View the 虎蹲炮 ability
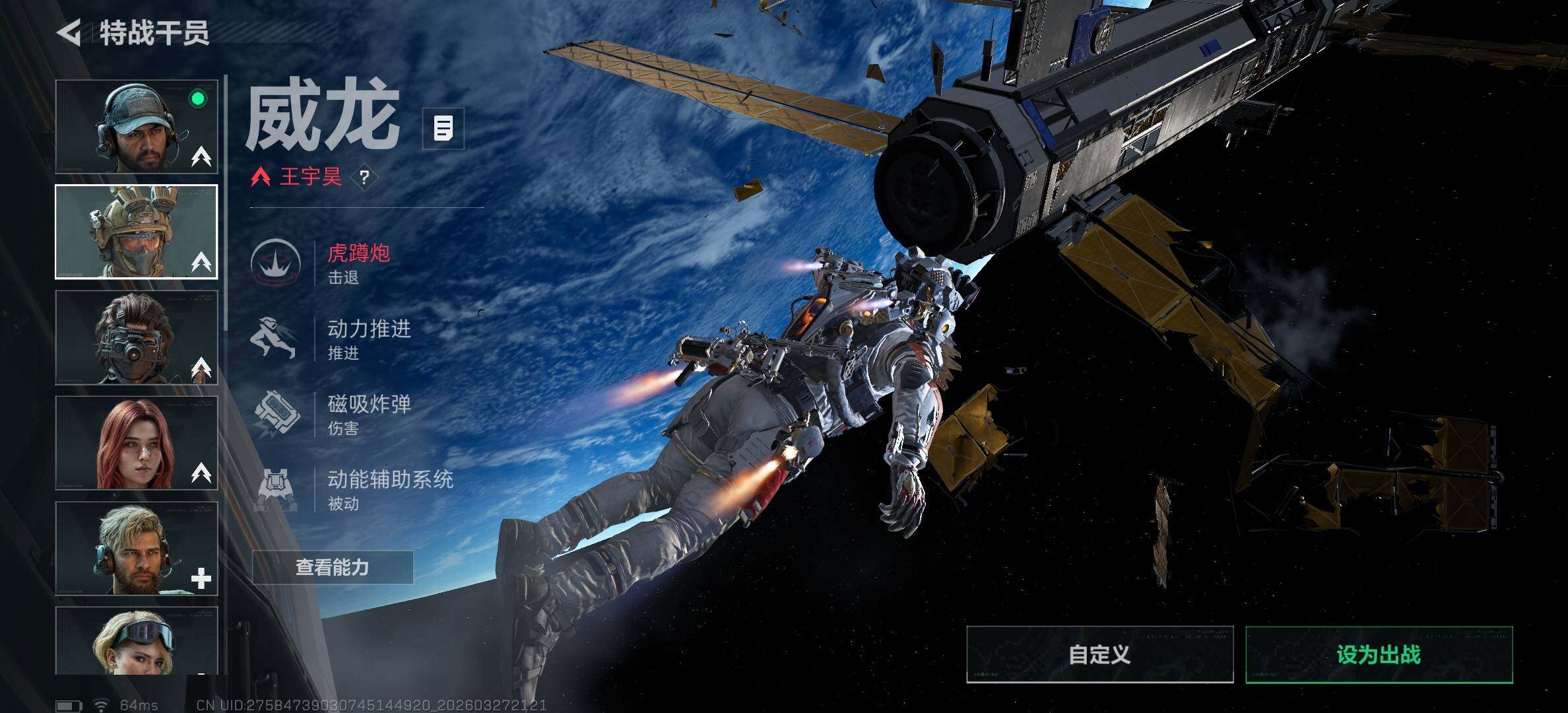Image resolution: width=1568 pixels, height=713 pixels. coord(358,263)
